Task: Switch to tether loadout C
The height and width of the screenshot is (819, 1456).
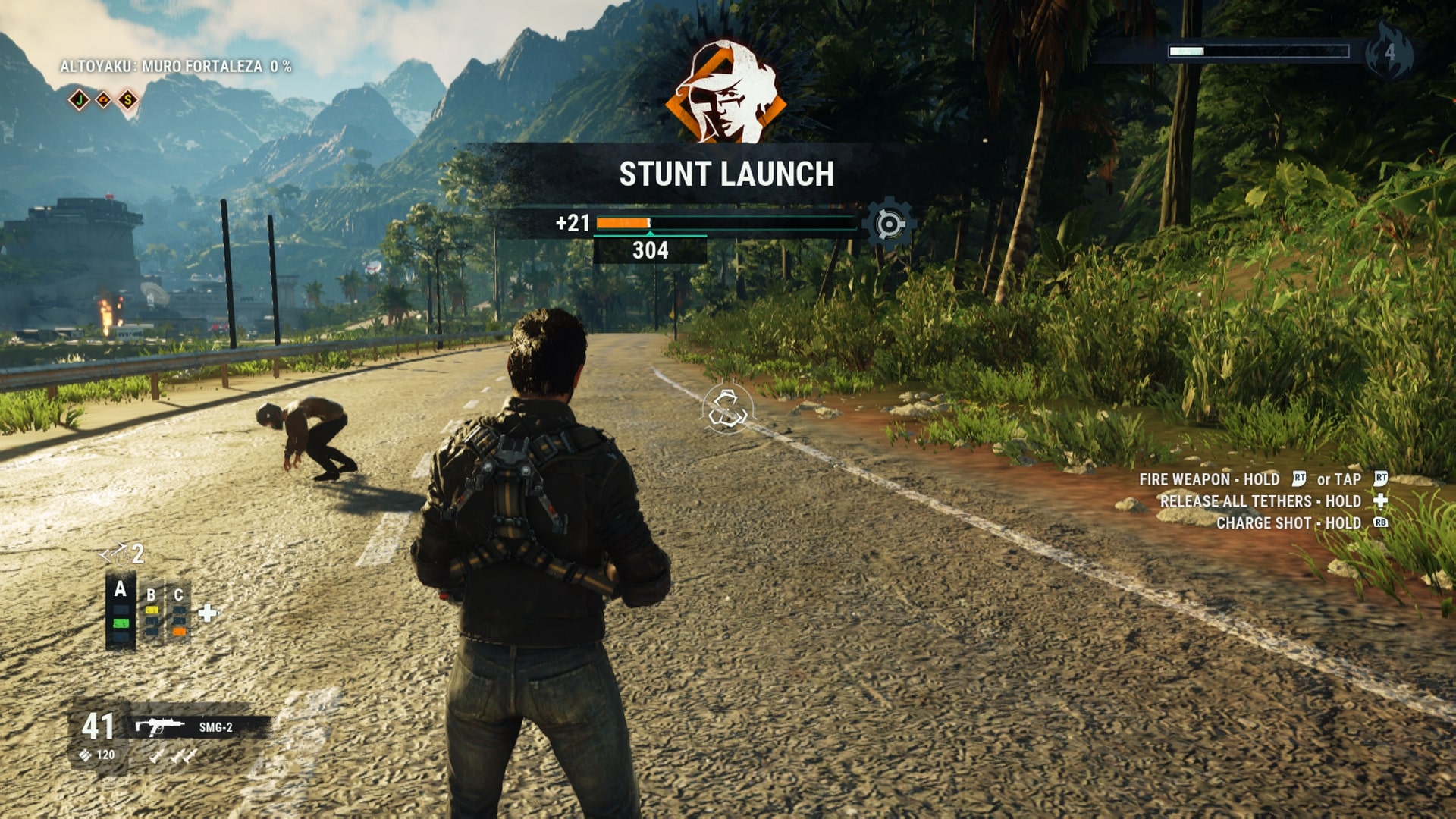Action: 179,613
